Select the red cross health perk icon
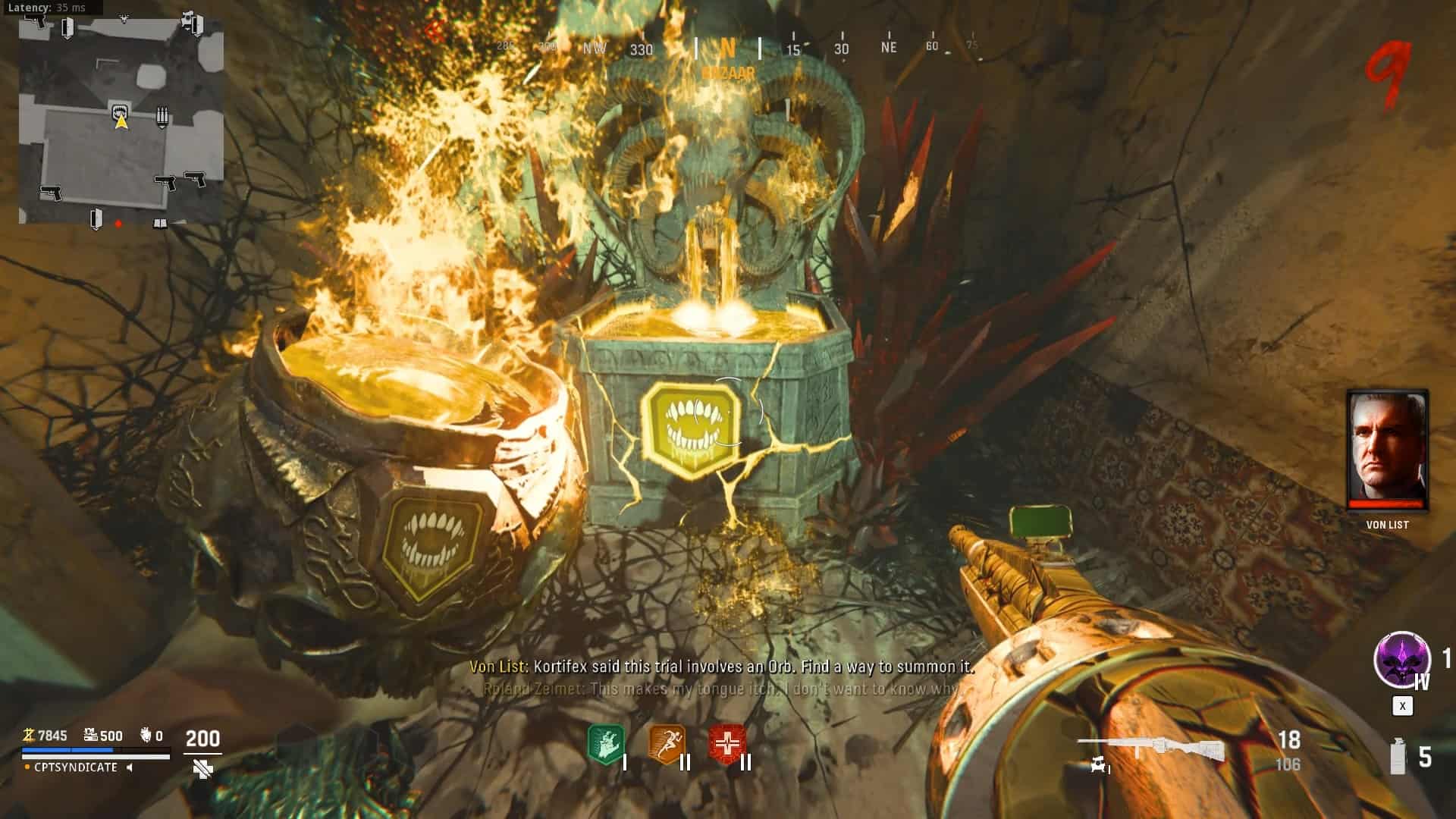Screen dimensions: 1456x819 (726, 744)
